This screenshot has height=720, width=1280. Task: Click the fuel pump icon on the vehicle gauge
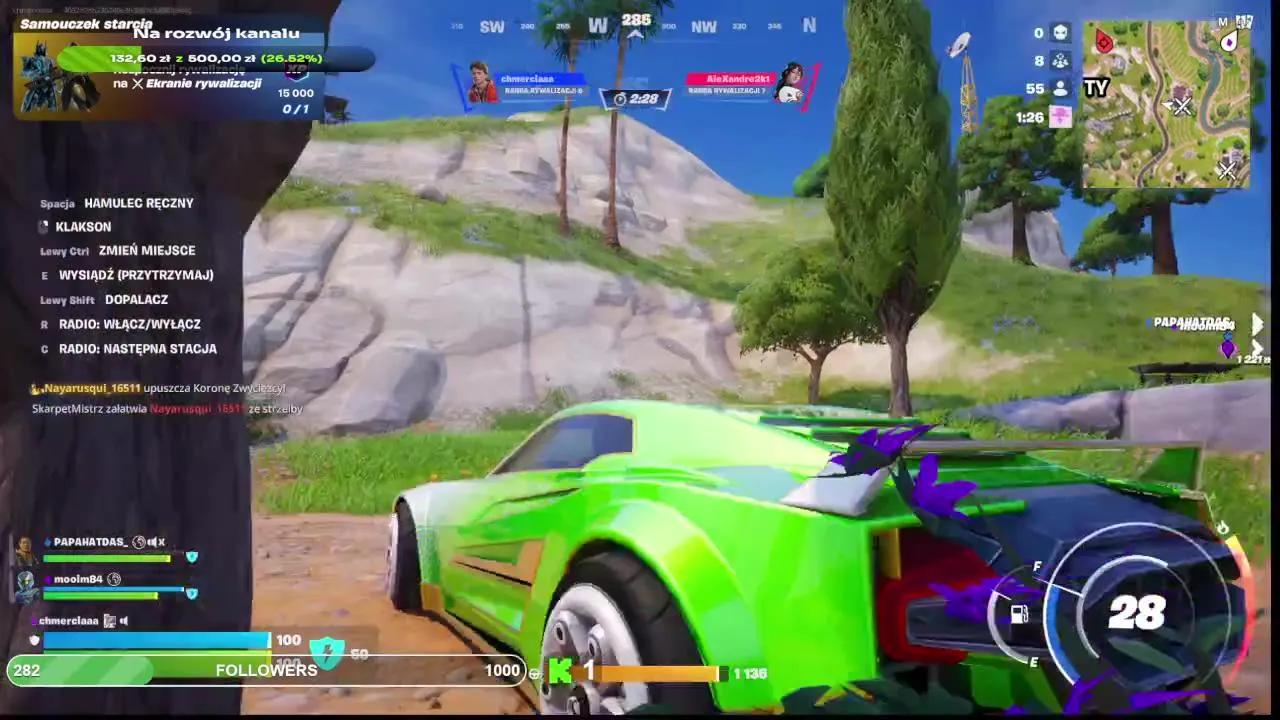pos(1019,613)
